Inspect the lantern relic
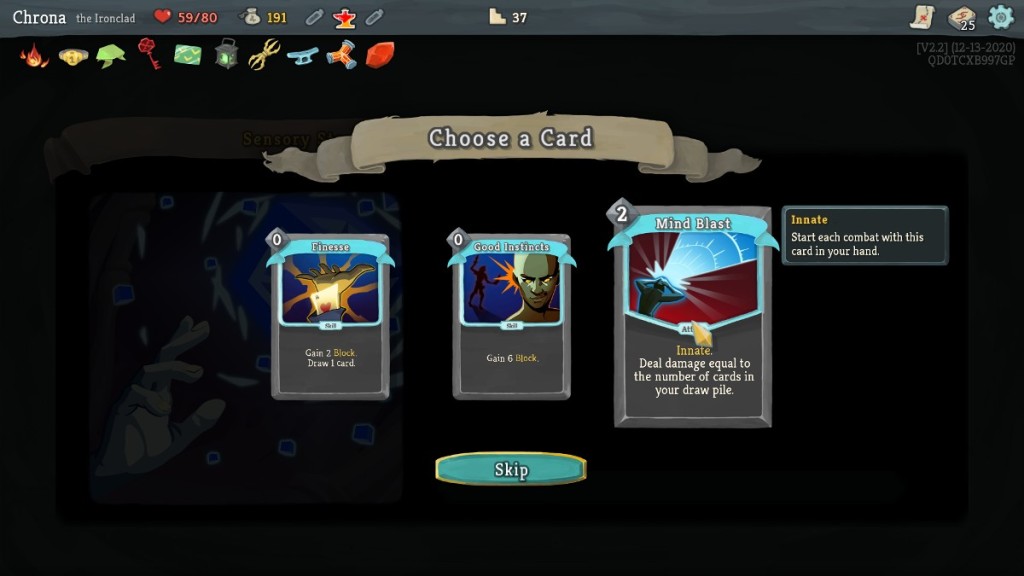This screenshot has height=576, width=1024. 226,54
